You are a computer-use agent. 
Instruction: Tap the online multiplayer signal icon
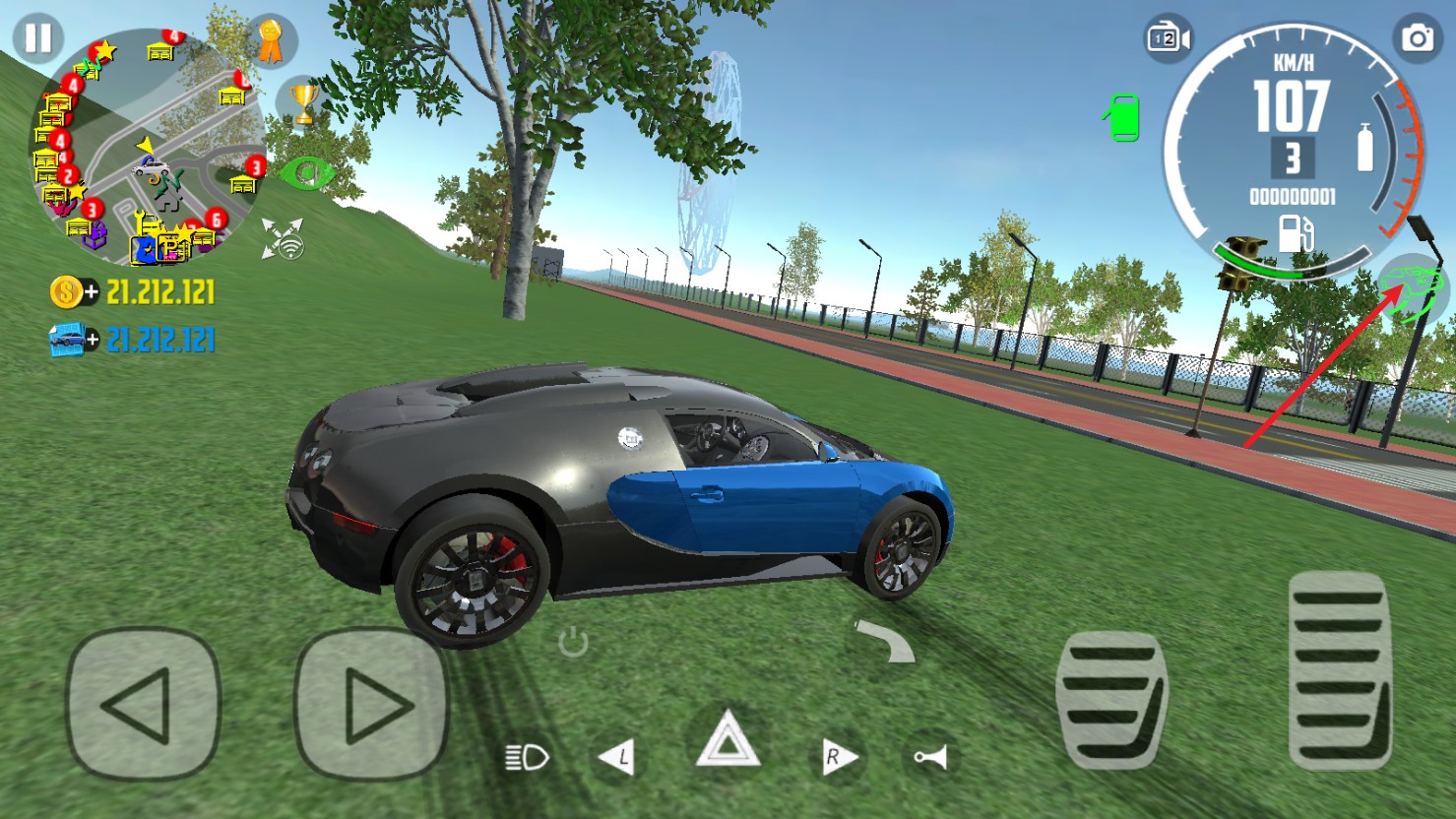coord(284,239)
